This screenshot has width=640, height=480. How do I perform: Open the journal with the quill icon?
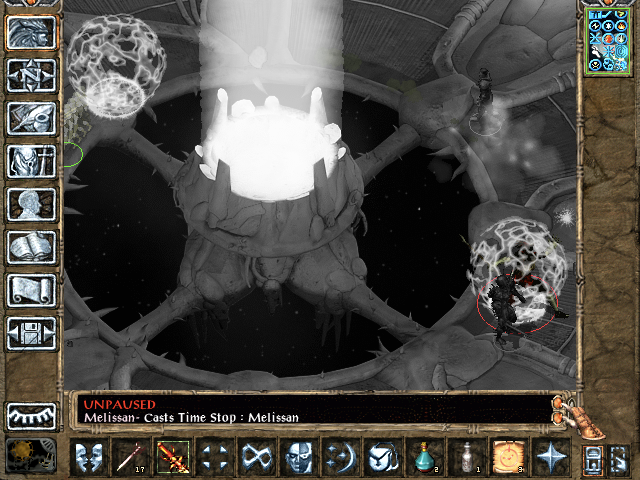pos(31,118)
